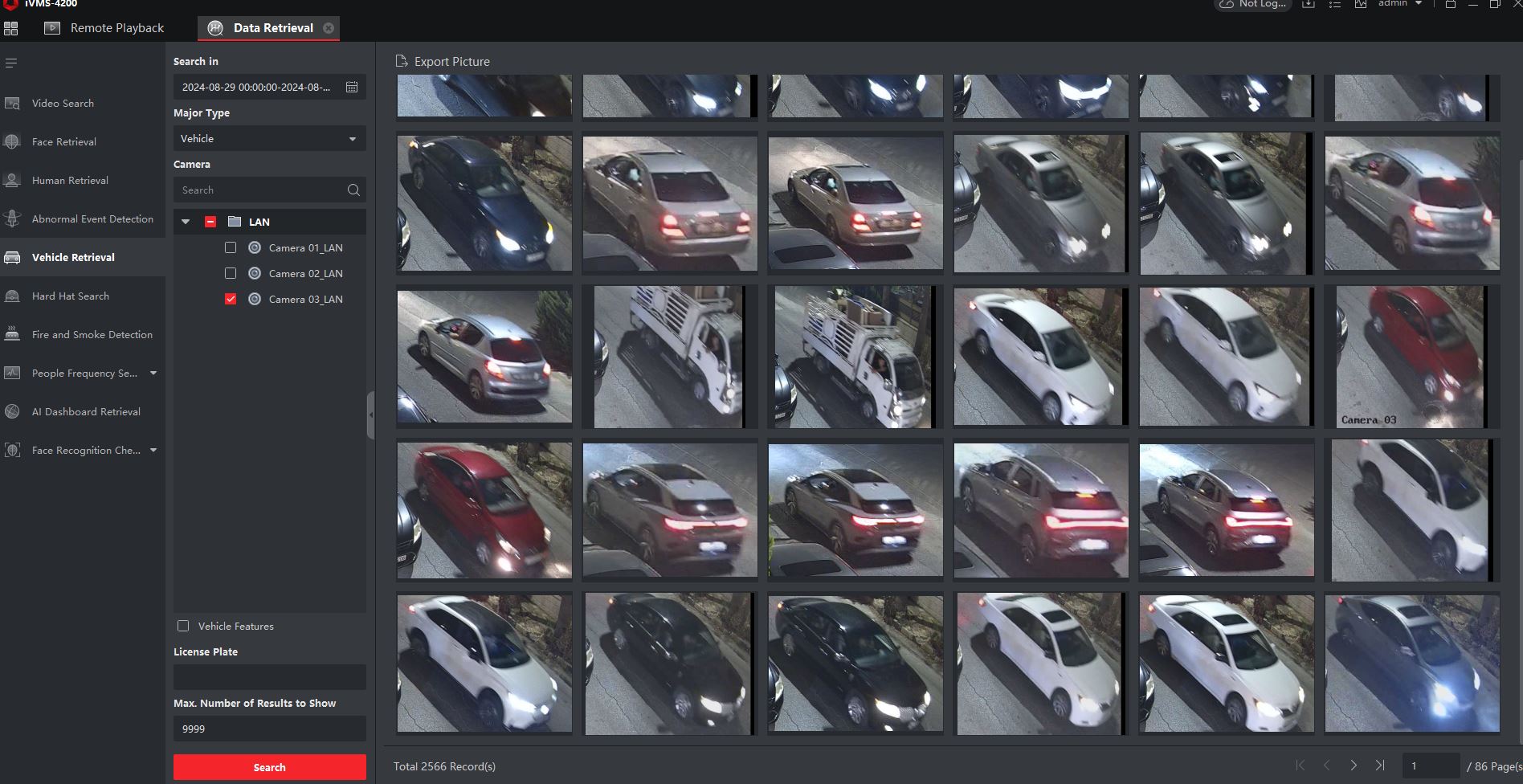Open the Video Search section
Screen dimensions: 1523x784
click(63, 104)
